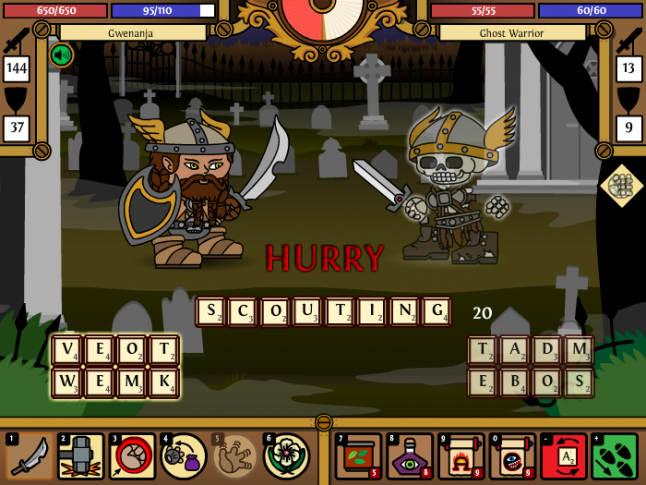Screen dimensions: 646x485
Task: Click the red tile swap button
Action: [564, 457]
